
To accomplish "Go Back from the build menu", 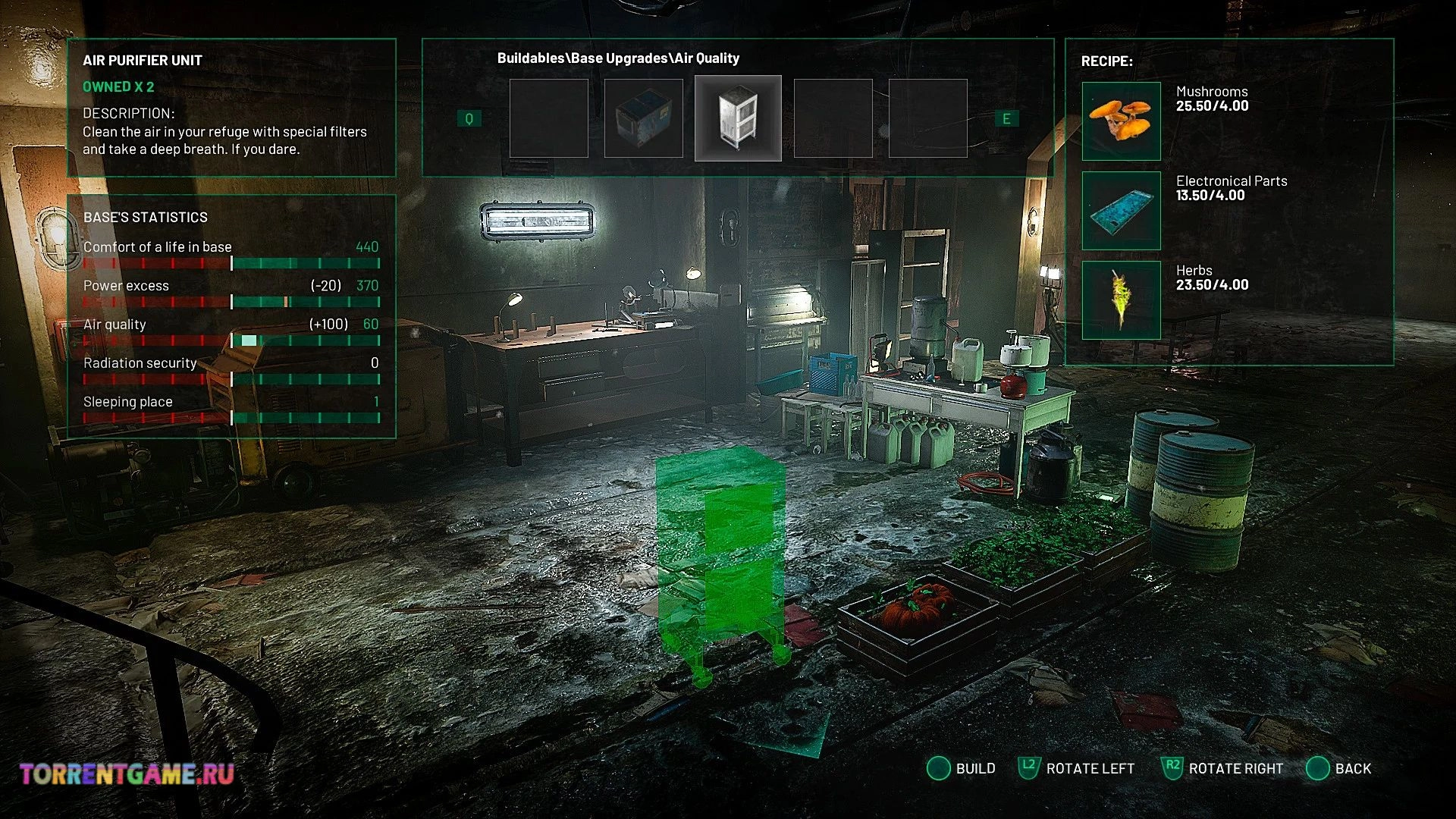I will point(1339,768).
